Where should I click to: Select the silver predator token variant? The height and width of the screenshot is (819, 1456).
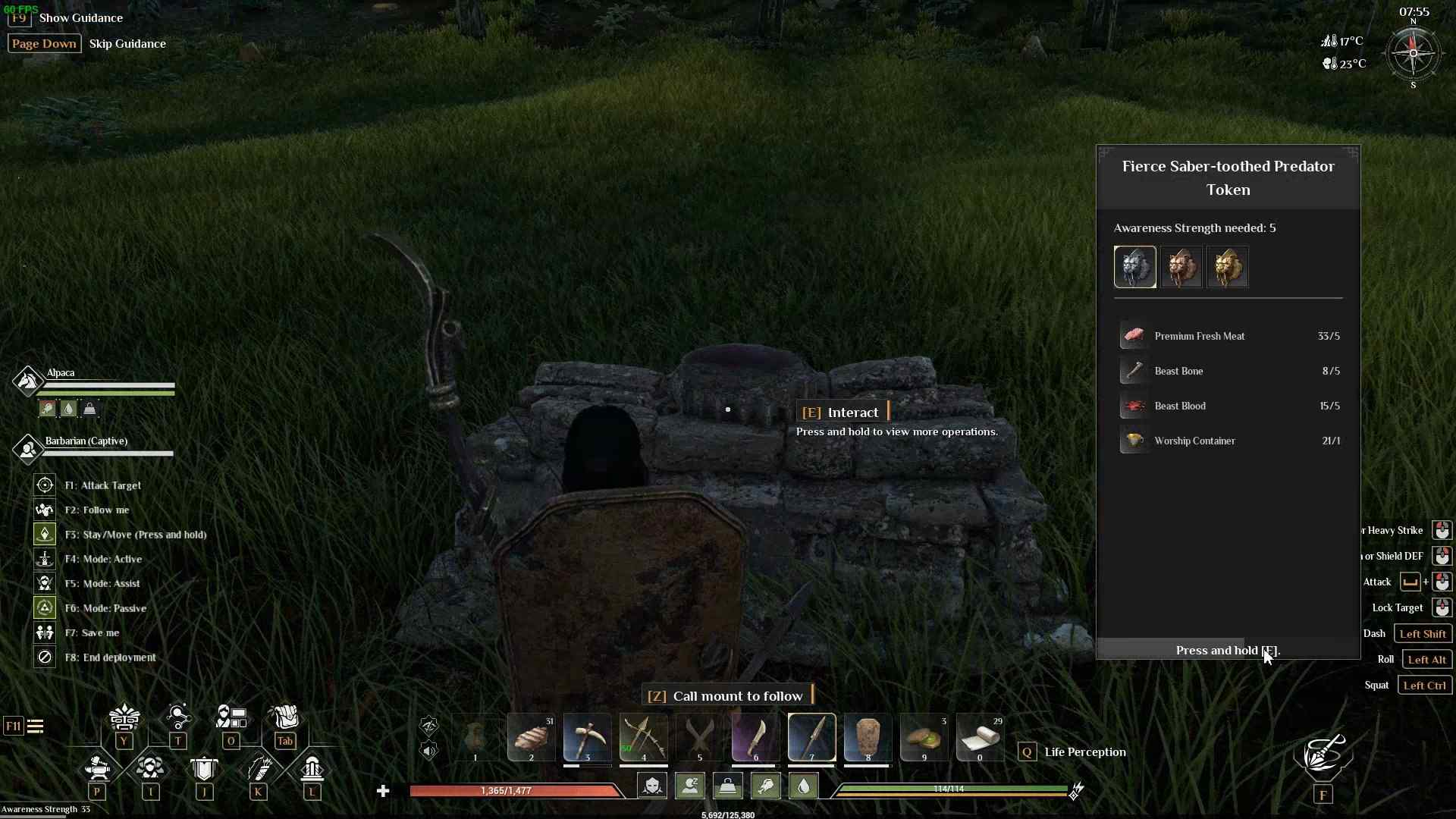tap(1135, 267)
